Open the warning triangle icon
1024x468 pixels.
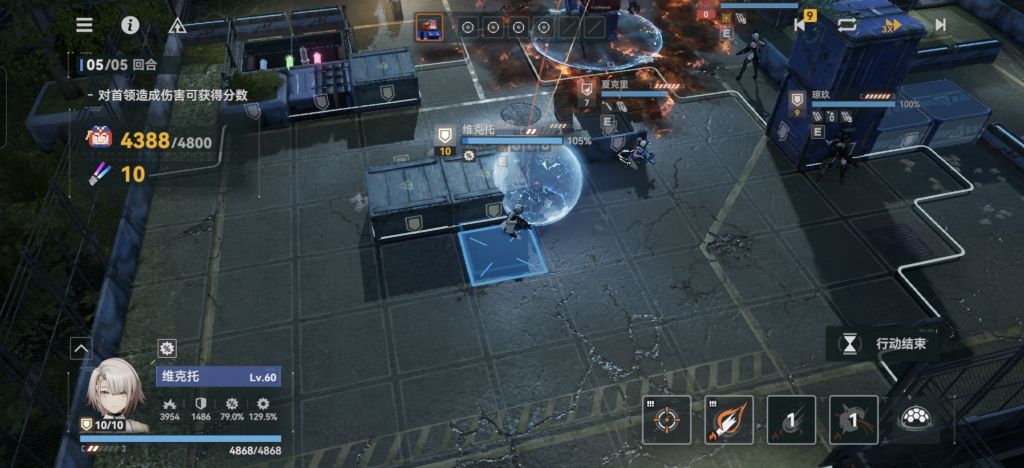177,26
